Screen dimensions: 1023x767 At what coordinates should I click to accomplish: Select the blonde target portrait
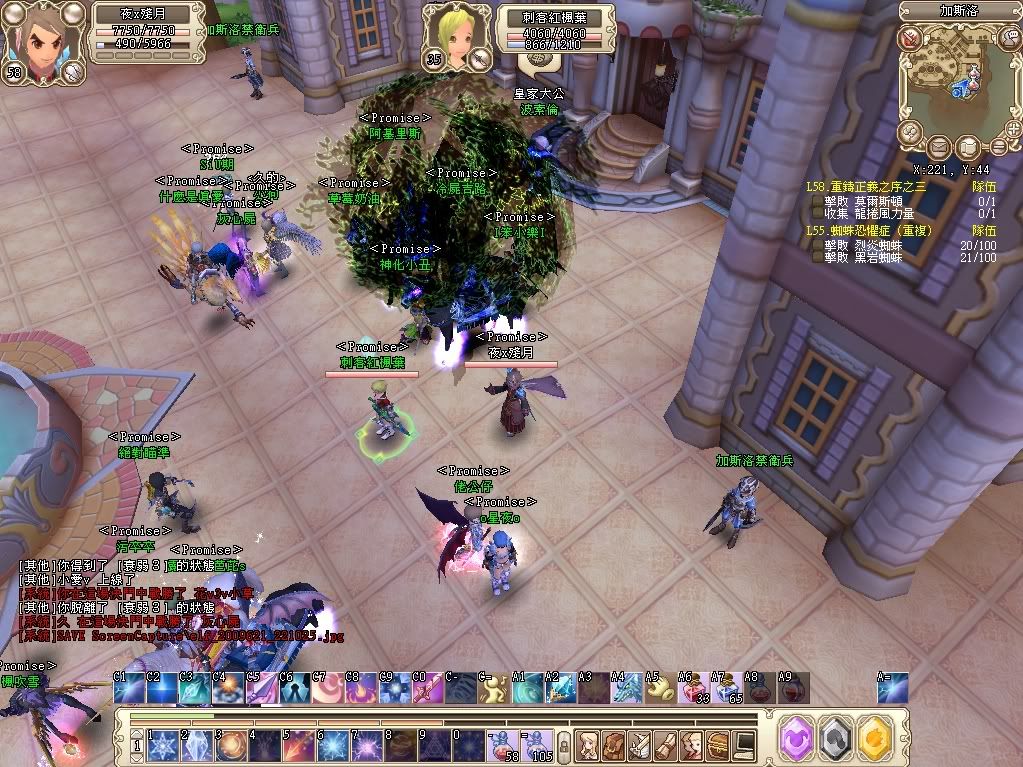(x=448, y=36)
